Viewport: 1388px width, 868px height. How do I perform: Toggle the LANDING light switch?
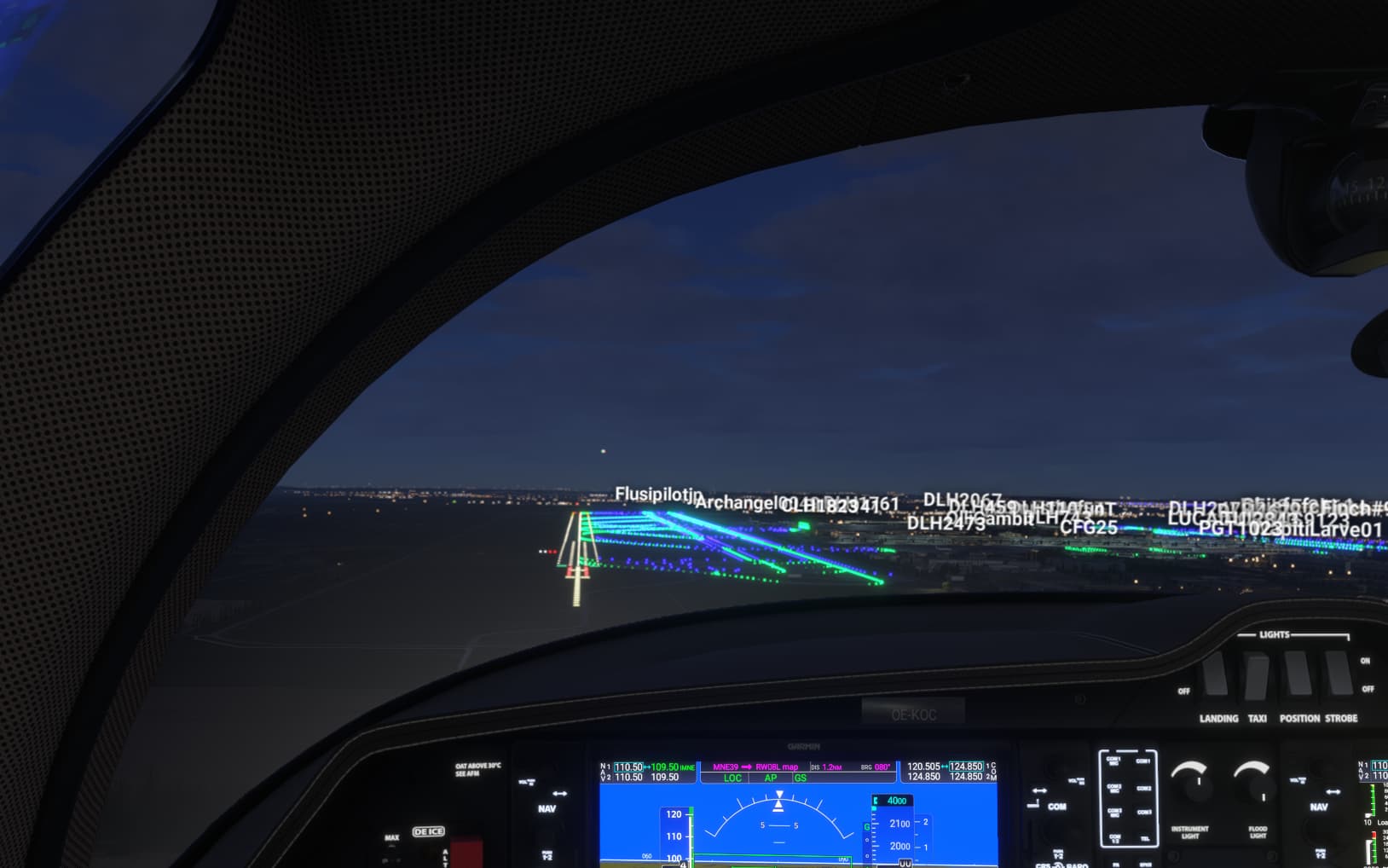pos(1215,673)
